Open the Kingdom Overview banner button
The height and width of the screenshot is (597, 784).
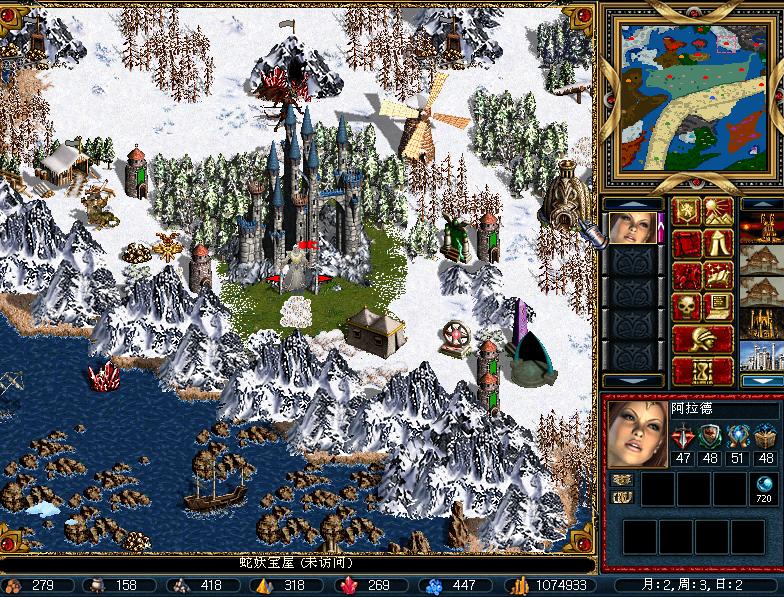[687, 211]
